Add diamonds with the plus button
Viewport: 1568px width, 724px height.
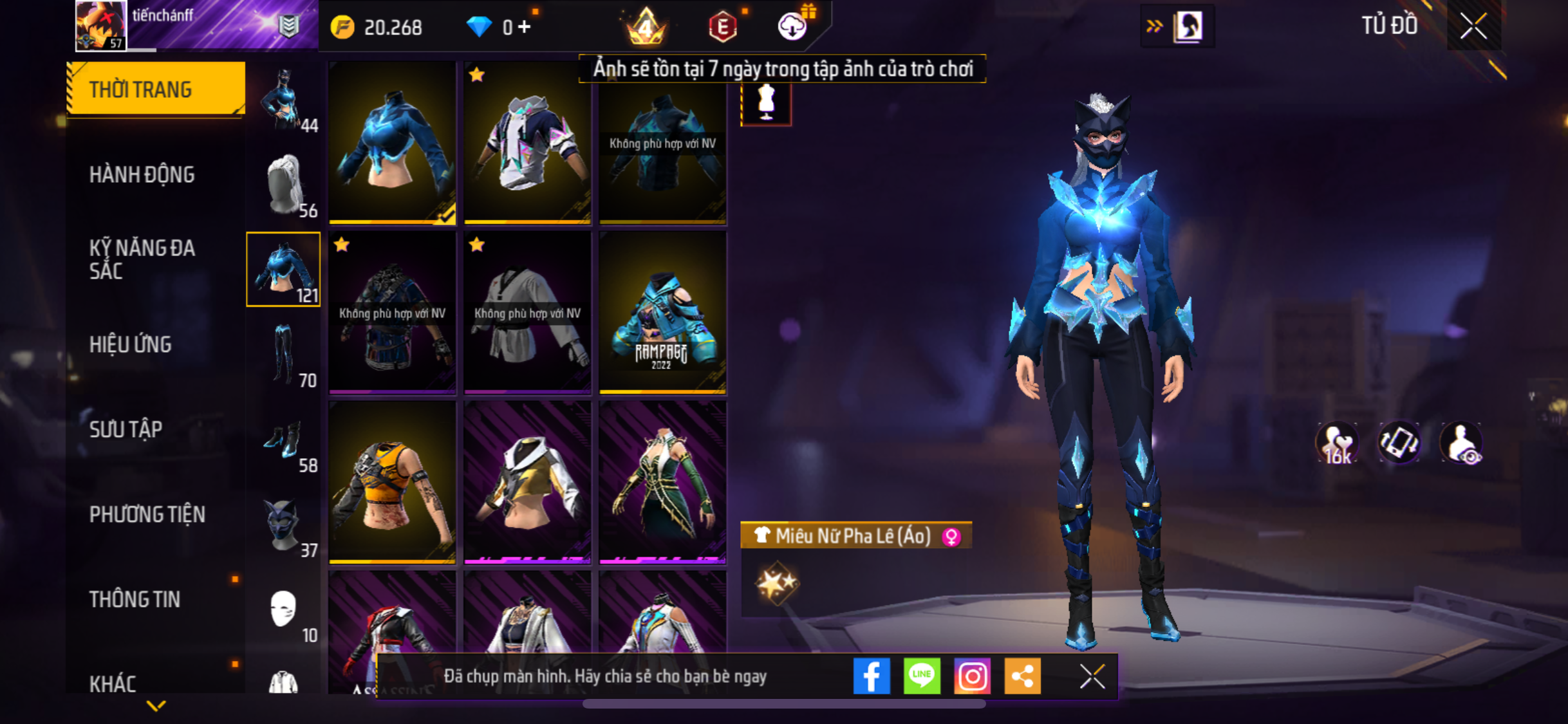[x=525, y=27]
